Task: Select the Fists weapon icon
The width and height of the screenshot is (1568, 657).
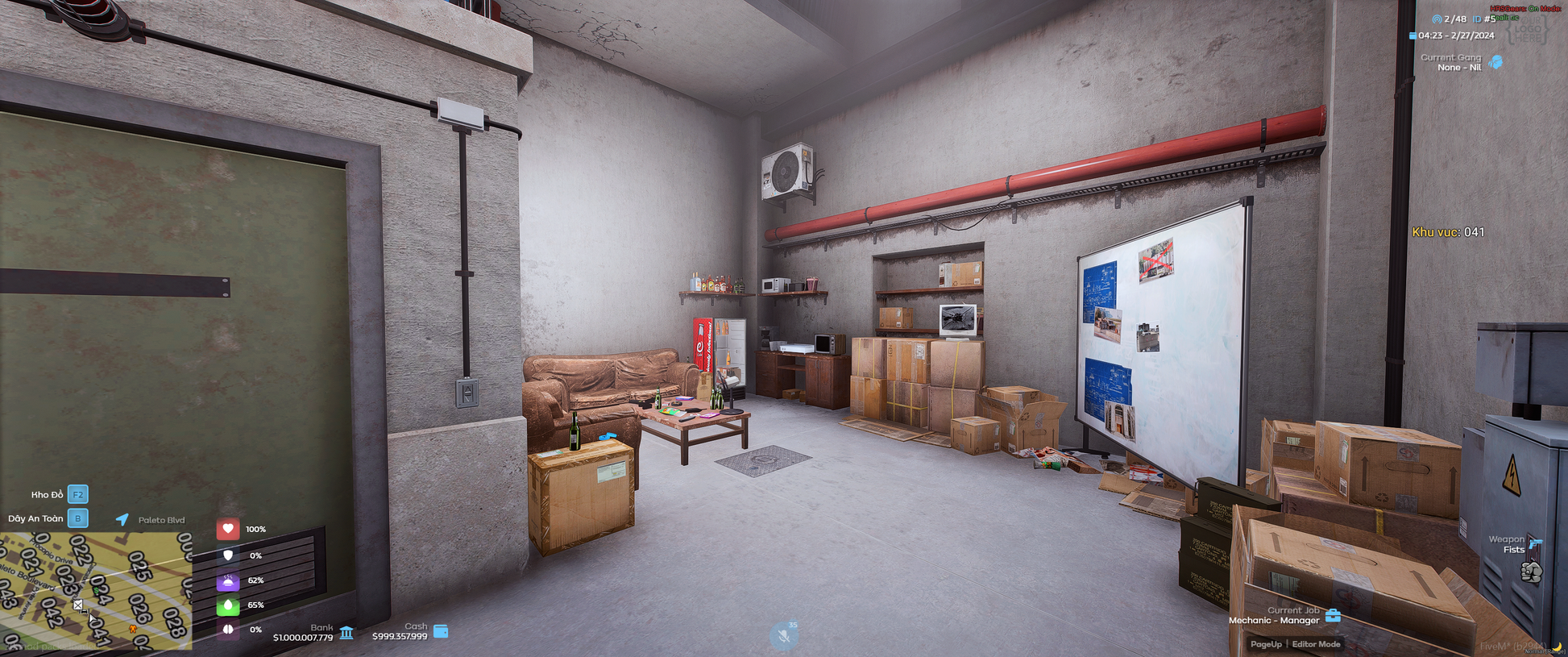Action: 1531,572
